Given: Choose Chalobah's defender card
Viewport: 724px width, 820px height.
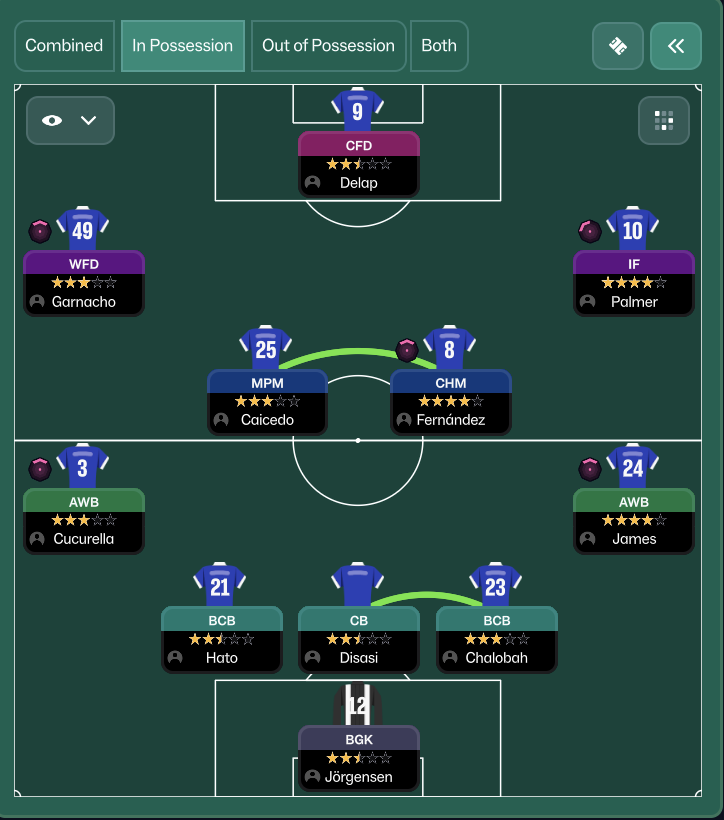Looking at the screenshot, I should click(x=496, y=639).
